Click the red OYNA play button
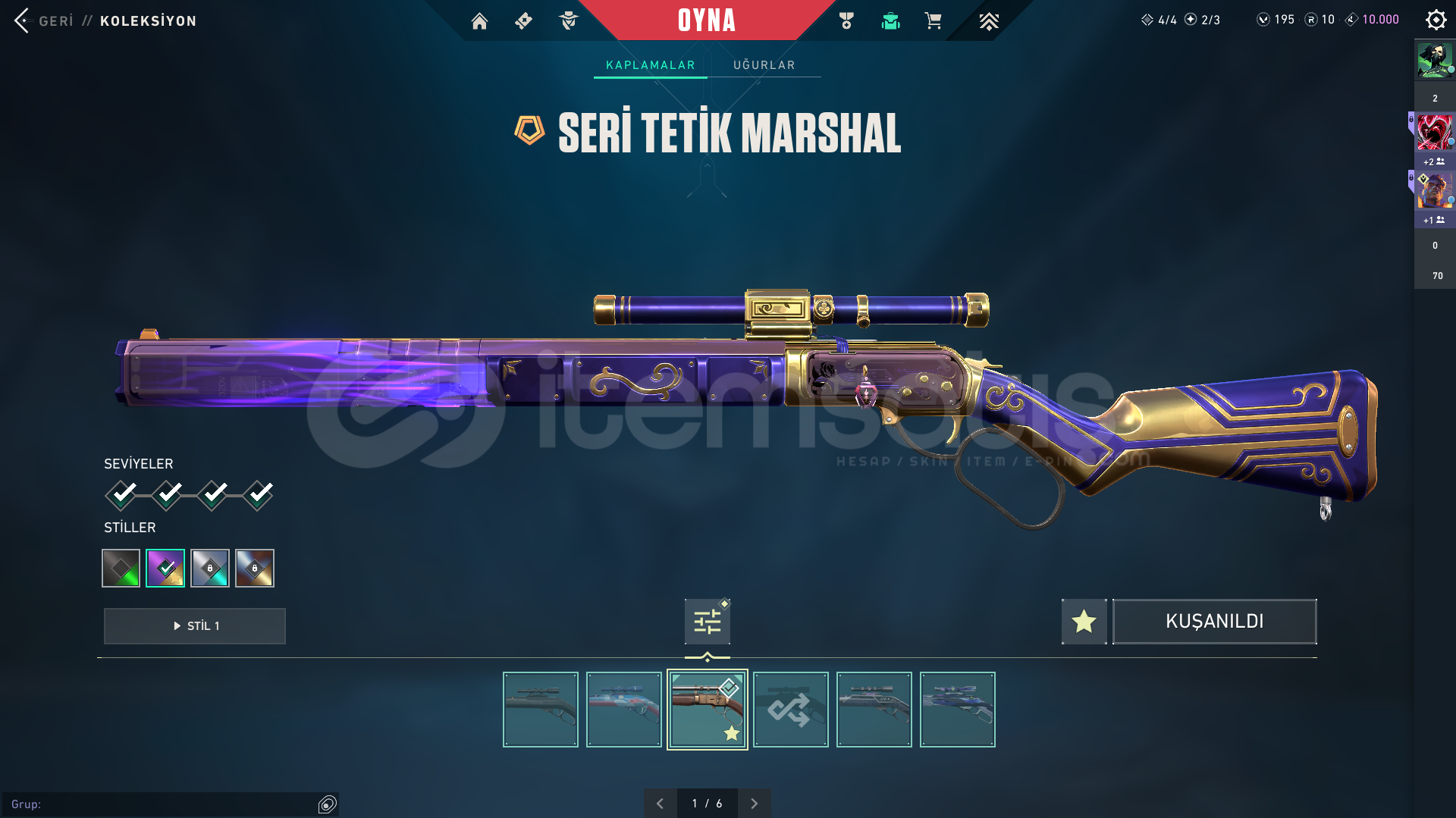1456x818 pixels. 706,20
